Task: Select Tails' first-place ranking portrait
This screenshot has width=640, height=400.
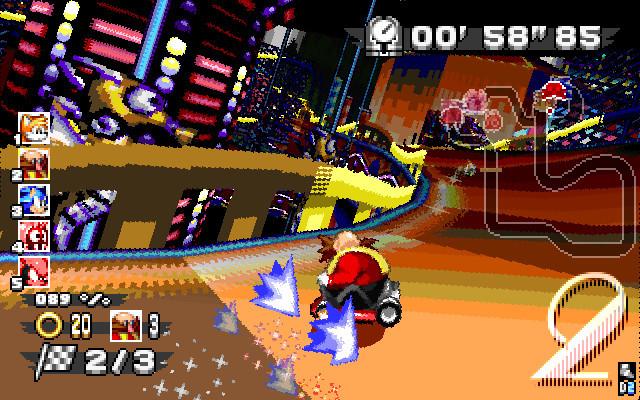Action: (33, 127)
